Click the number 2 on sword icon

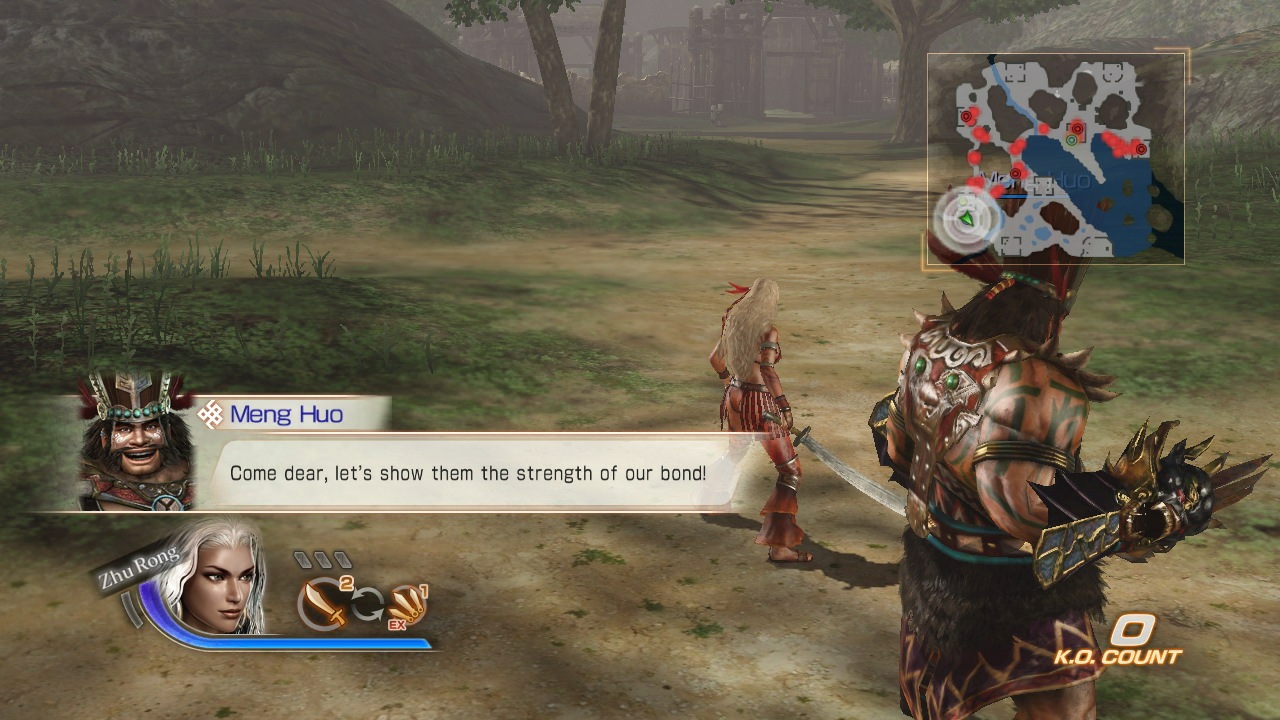(345, 584)
